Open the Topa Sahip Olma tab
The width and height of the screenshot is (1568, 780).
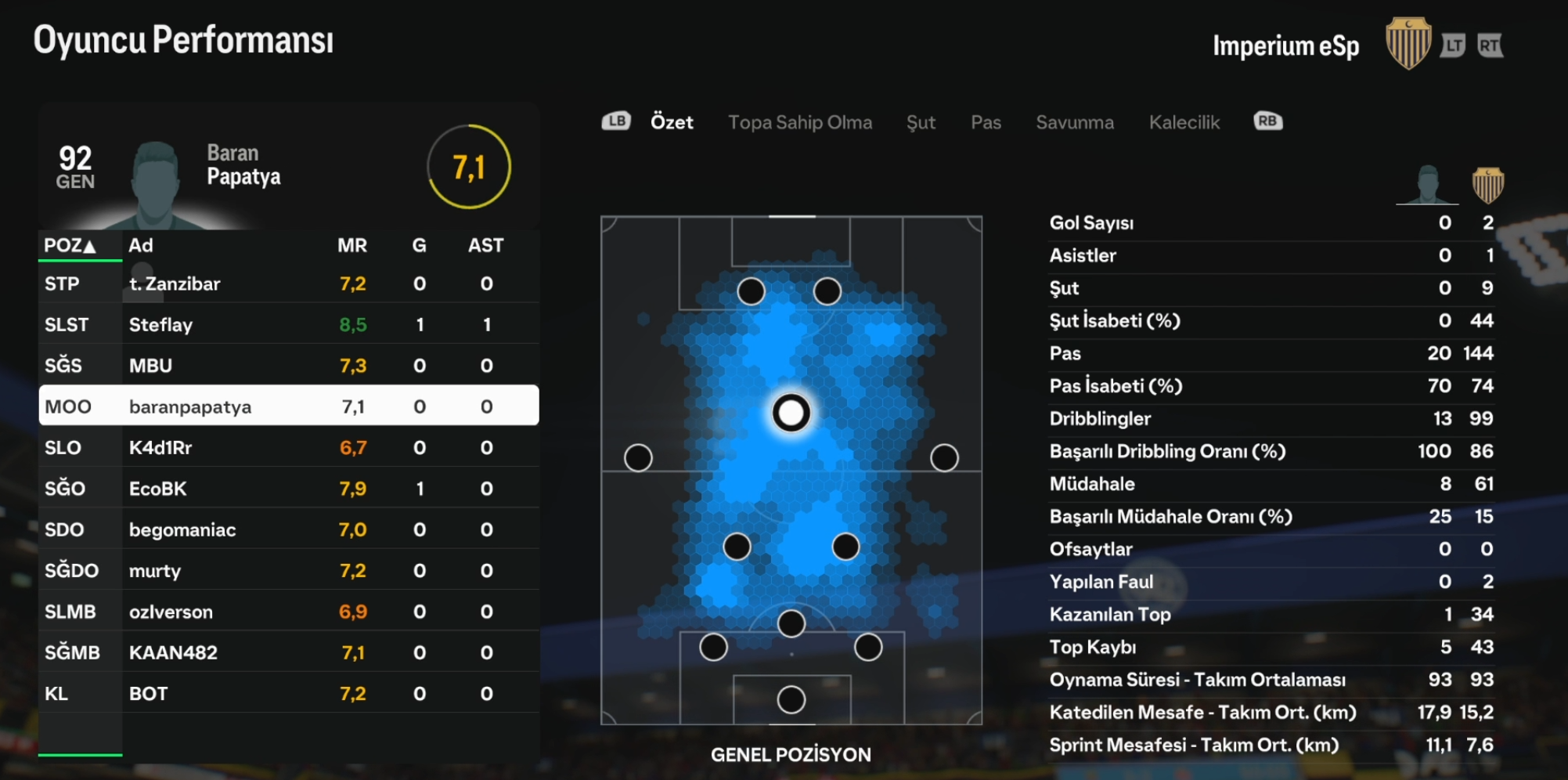(x=799, y=122)
